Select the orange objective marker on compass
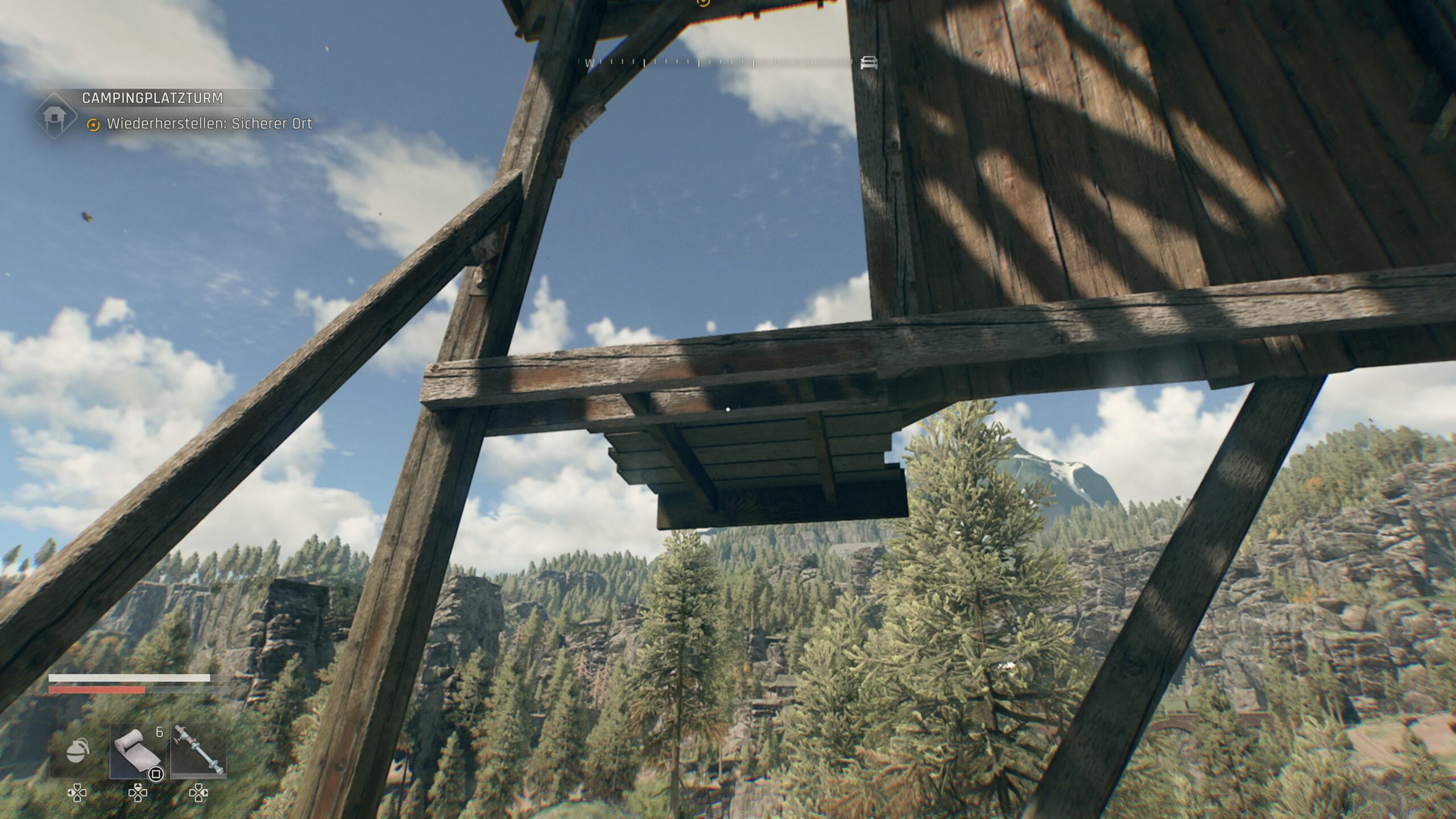Image resolution: width=1456 pixels, height=819 pixels. pos(704,2)
